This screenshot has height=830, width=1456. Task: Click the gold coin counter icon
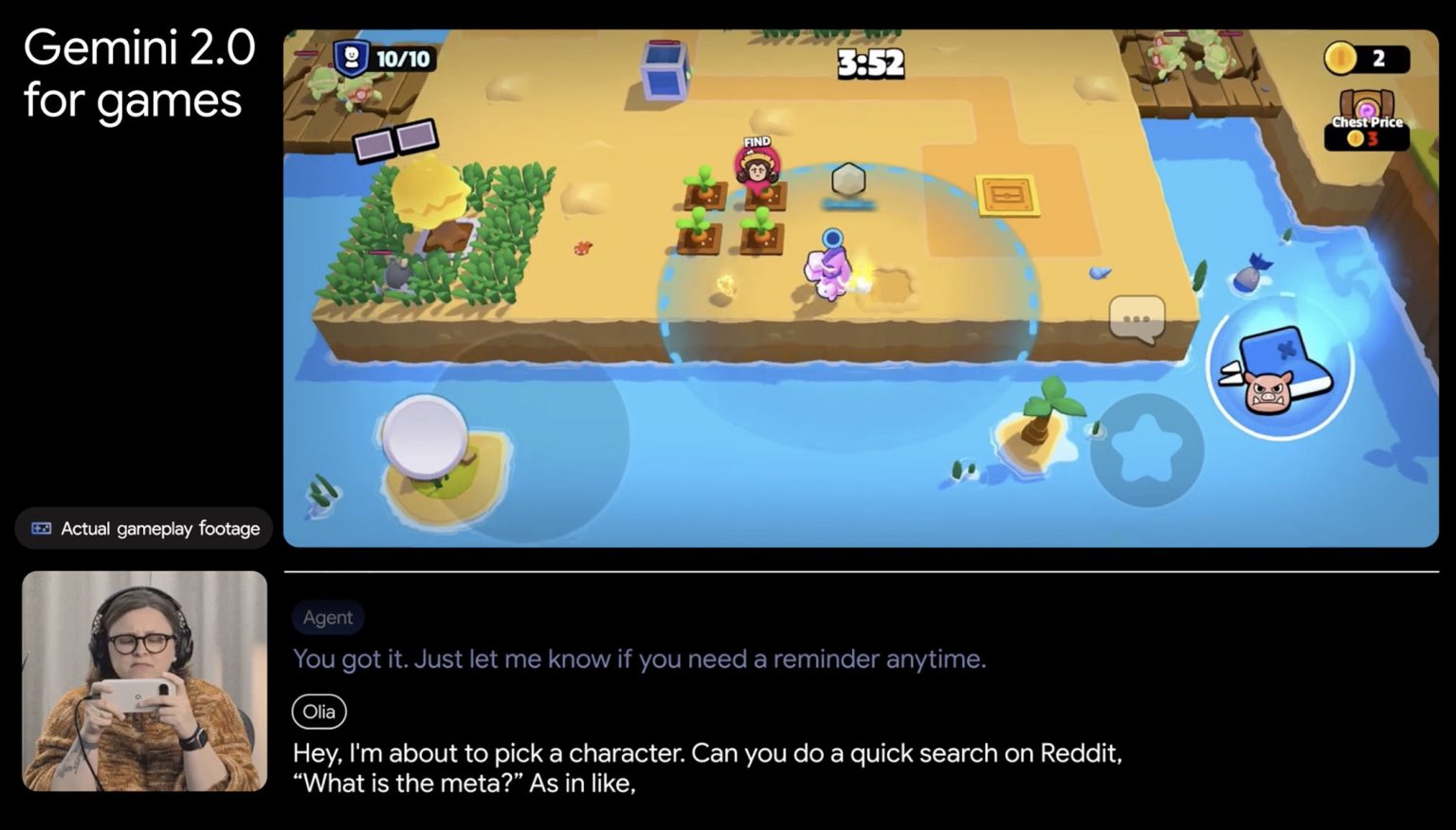pyautogui.click(x=1339, y=59)
